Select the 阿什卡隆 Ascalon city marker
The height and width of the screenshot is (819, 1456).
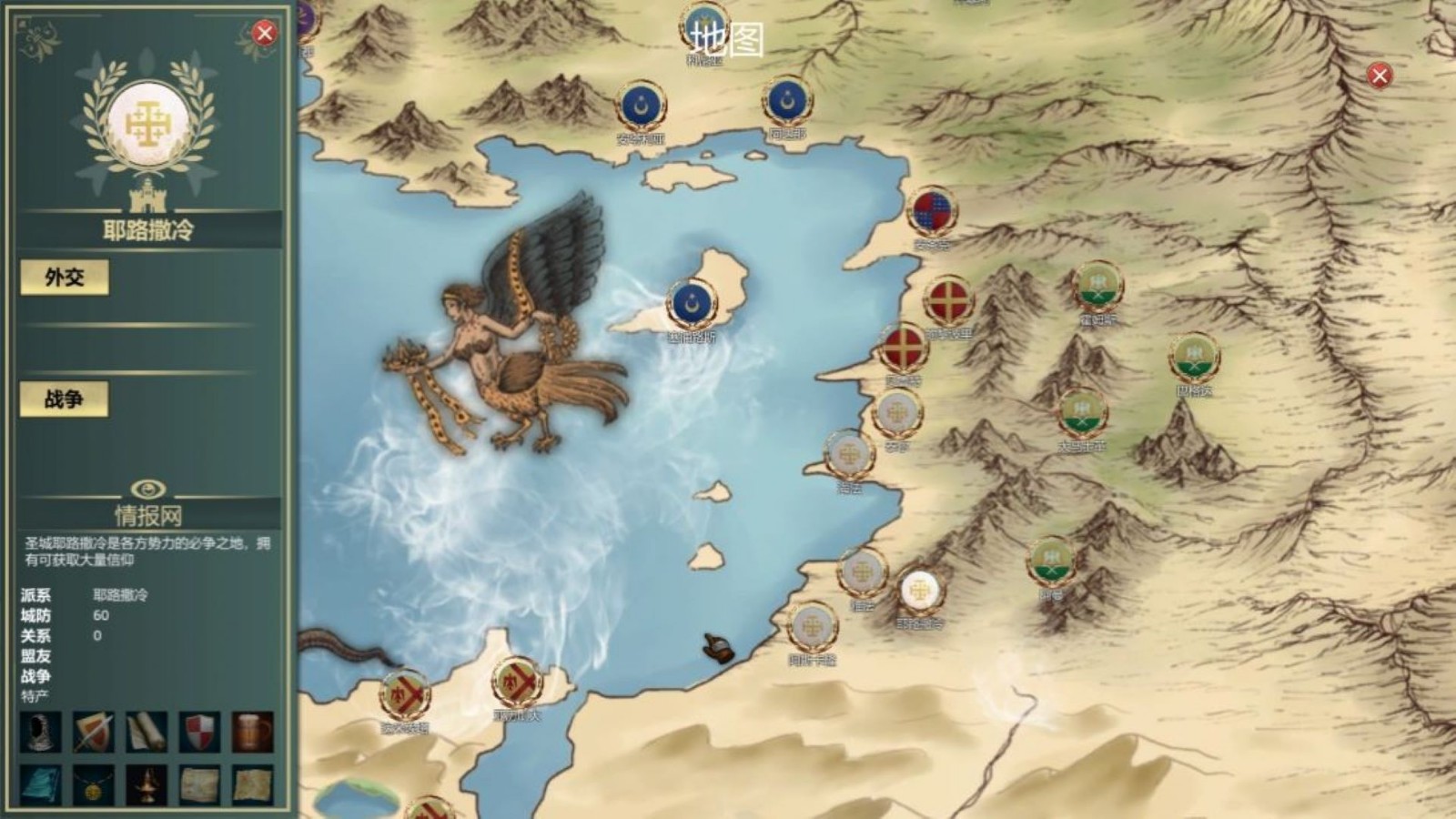click(811, 626)
